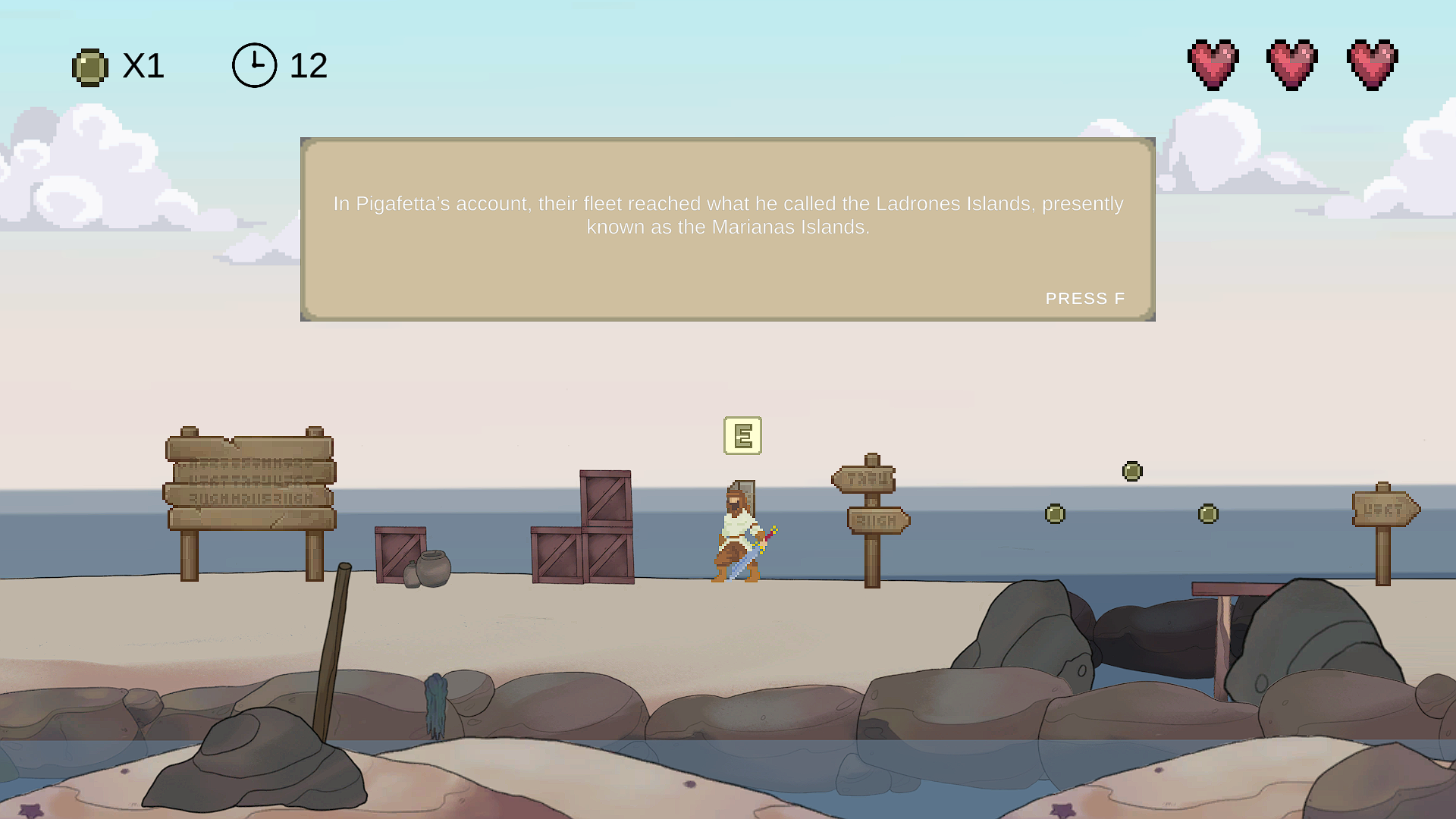Click the coin closest to the right signpost

[1208, 513]
